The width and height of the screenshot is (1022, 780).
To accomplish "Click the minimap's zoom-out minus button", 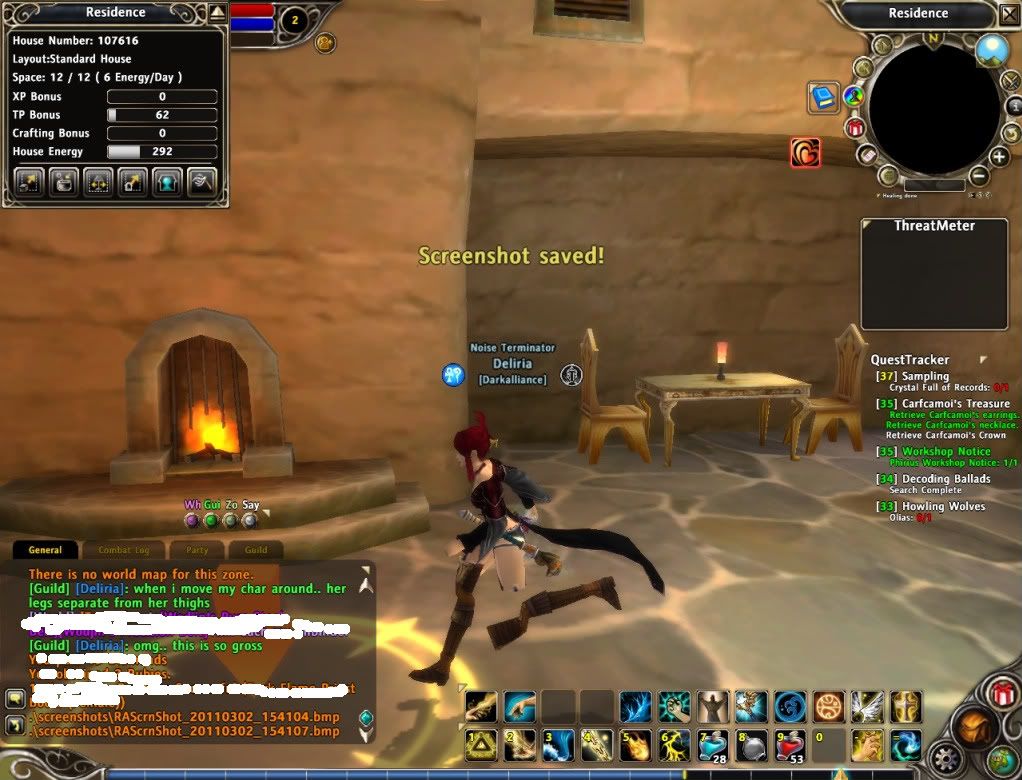I will point(979,177).
